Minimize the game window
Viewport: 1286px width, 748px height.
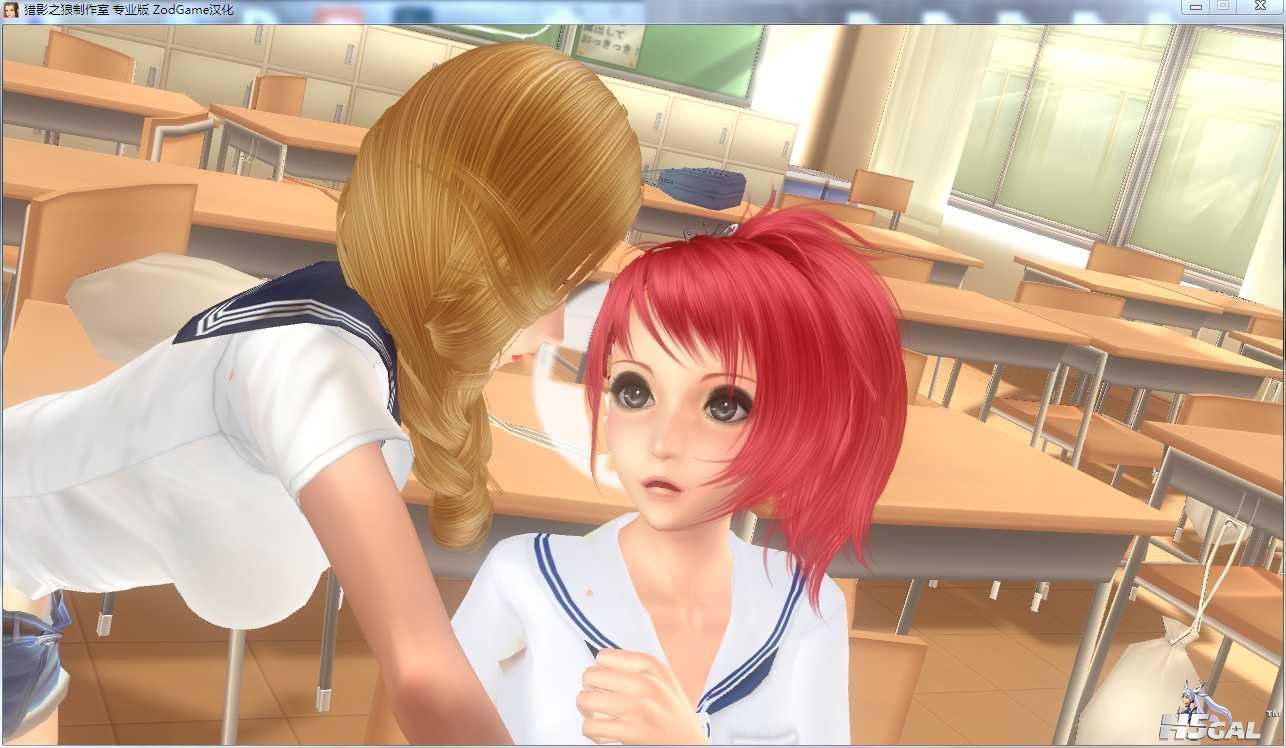click(1195, 7)
